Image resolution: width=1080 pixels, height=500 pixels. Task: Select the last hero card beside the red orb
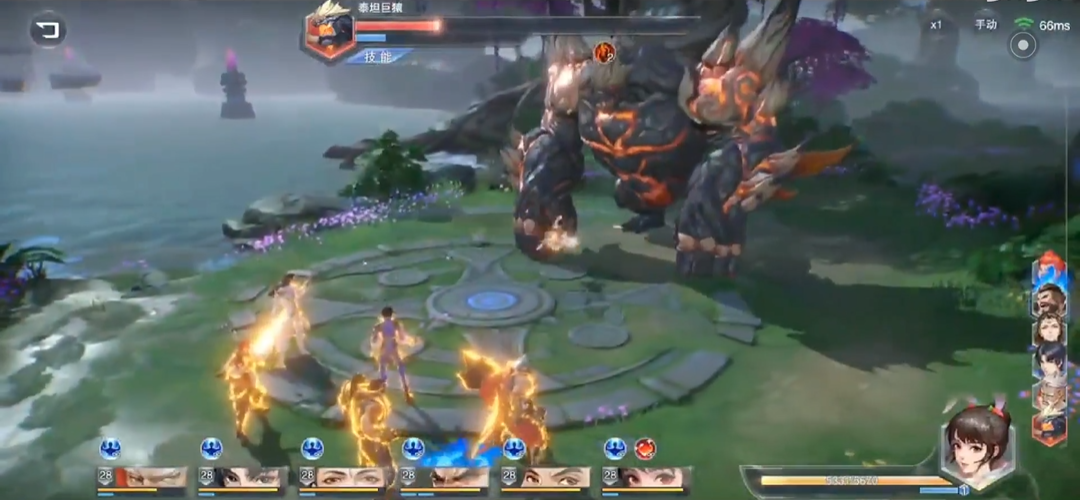tap(645, 478)
